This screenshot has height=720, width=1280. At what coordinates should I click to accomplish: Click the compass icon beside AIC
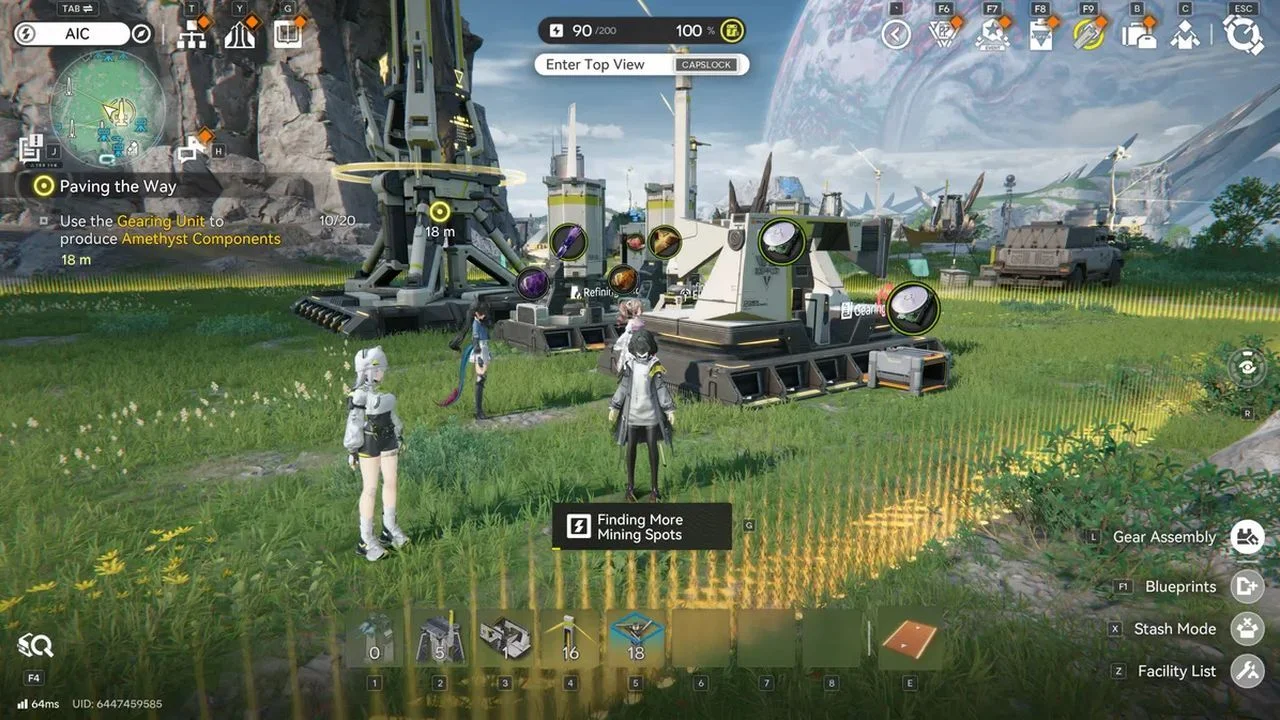coord(141,34)
